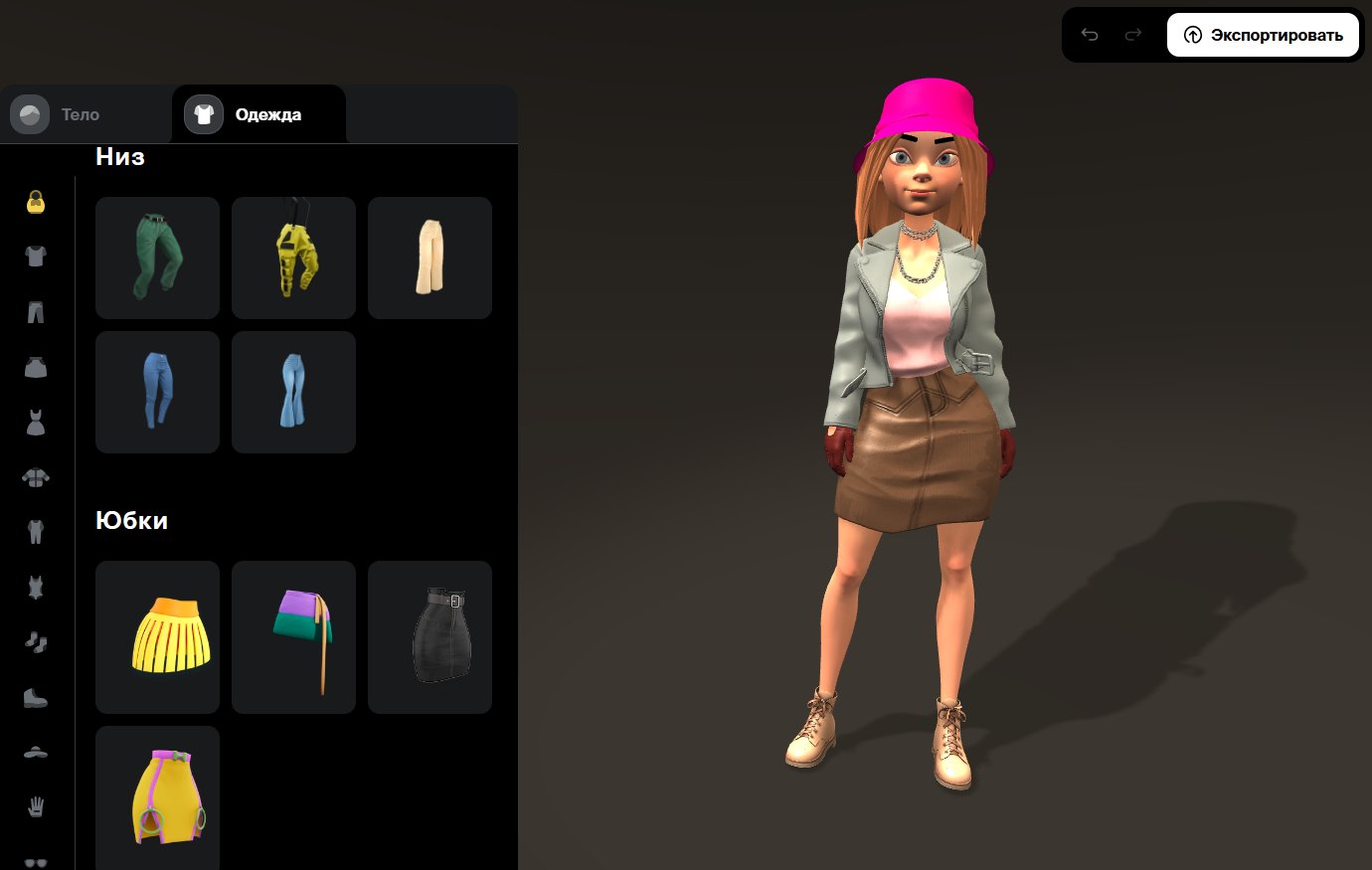
Task: Export the avatar with Экспортировать
Action: 1263,36
